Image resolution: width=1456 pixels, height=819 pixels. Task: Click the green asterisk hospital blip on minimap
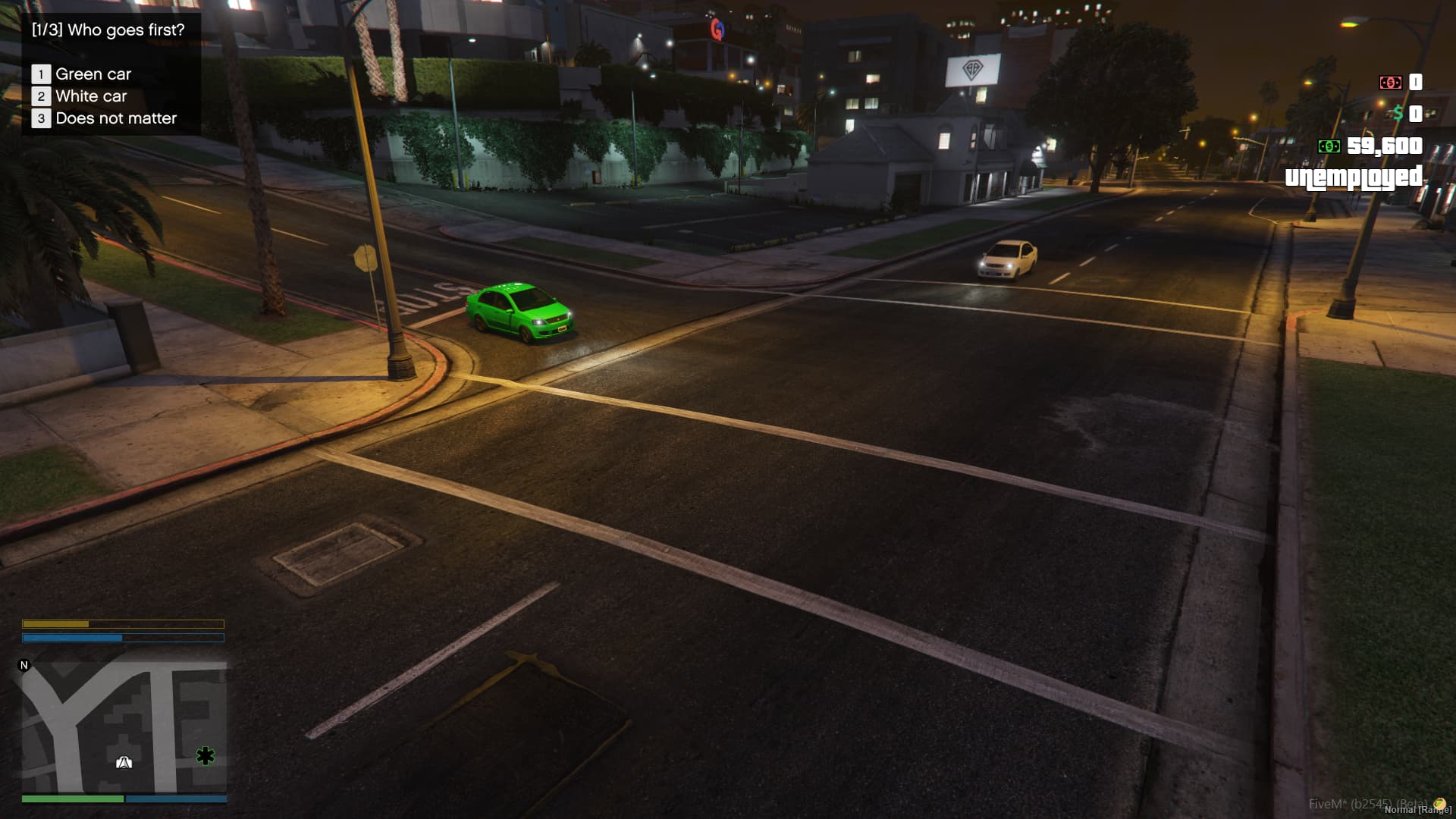(x=205, y=755)
